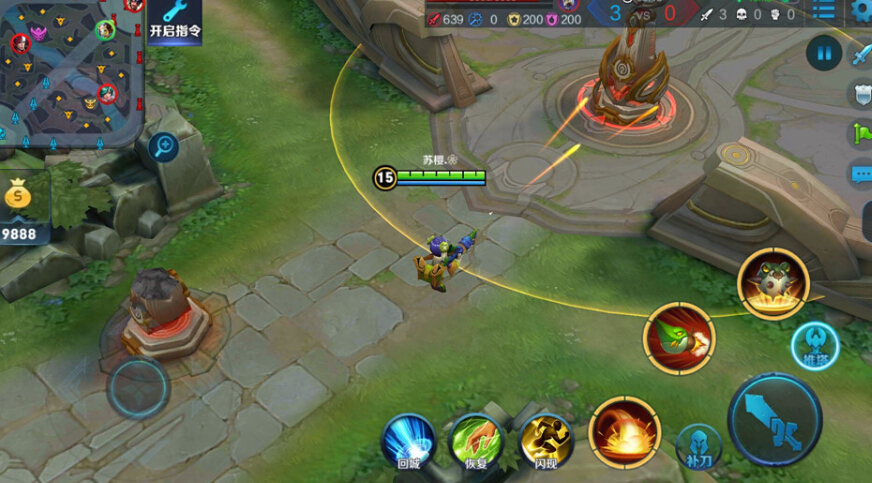Image resolution: width=872 pixels, height=483 pixels.
Task: Click the 开启指令 wrench button
Action: (x=175, y=19)
